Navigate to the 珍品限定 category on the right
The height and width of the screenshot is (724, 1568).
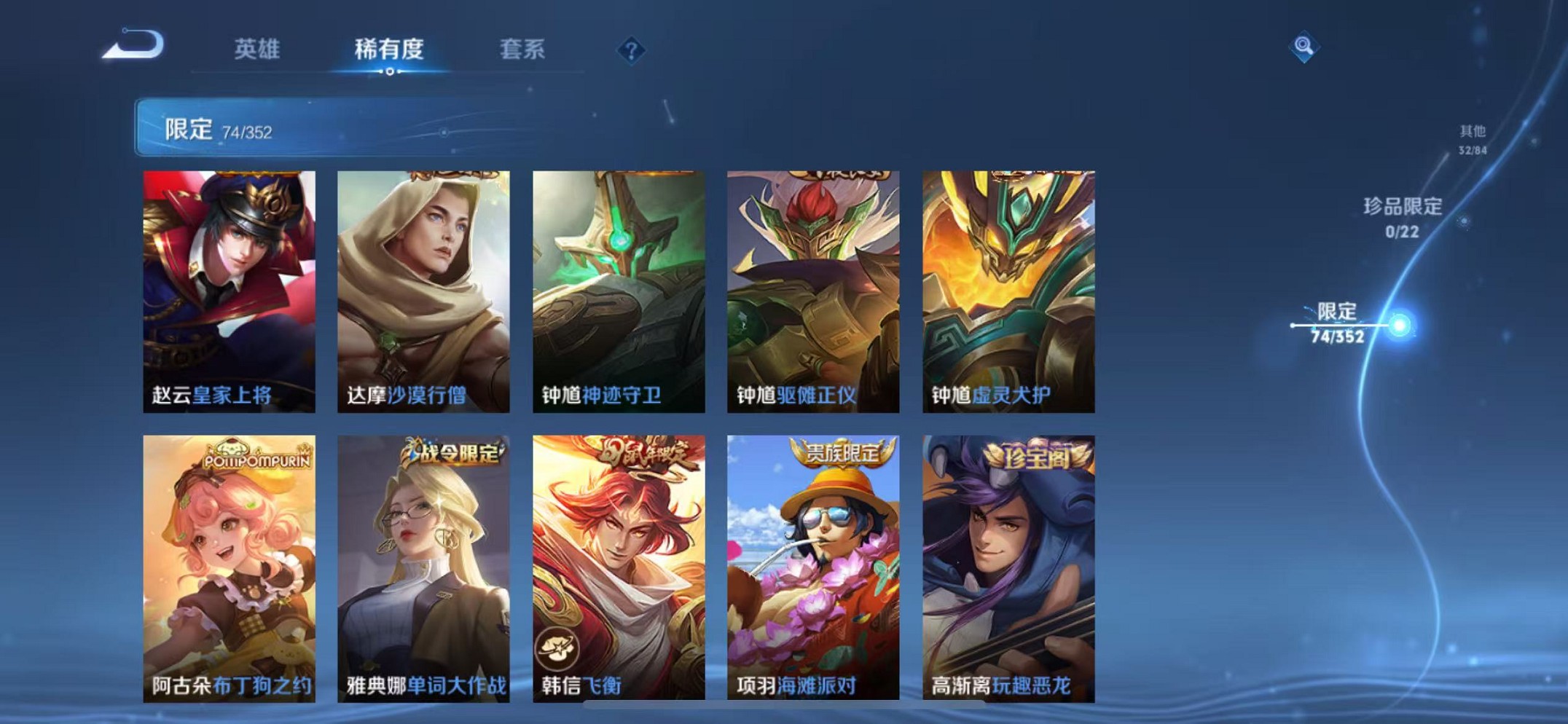pos(1399,216)
